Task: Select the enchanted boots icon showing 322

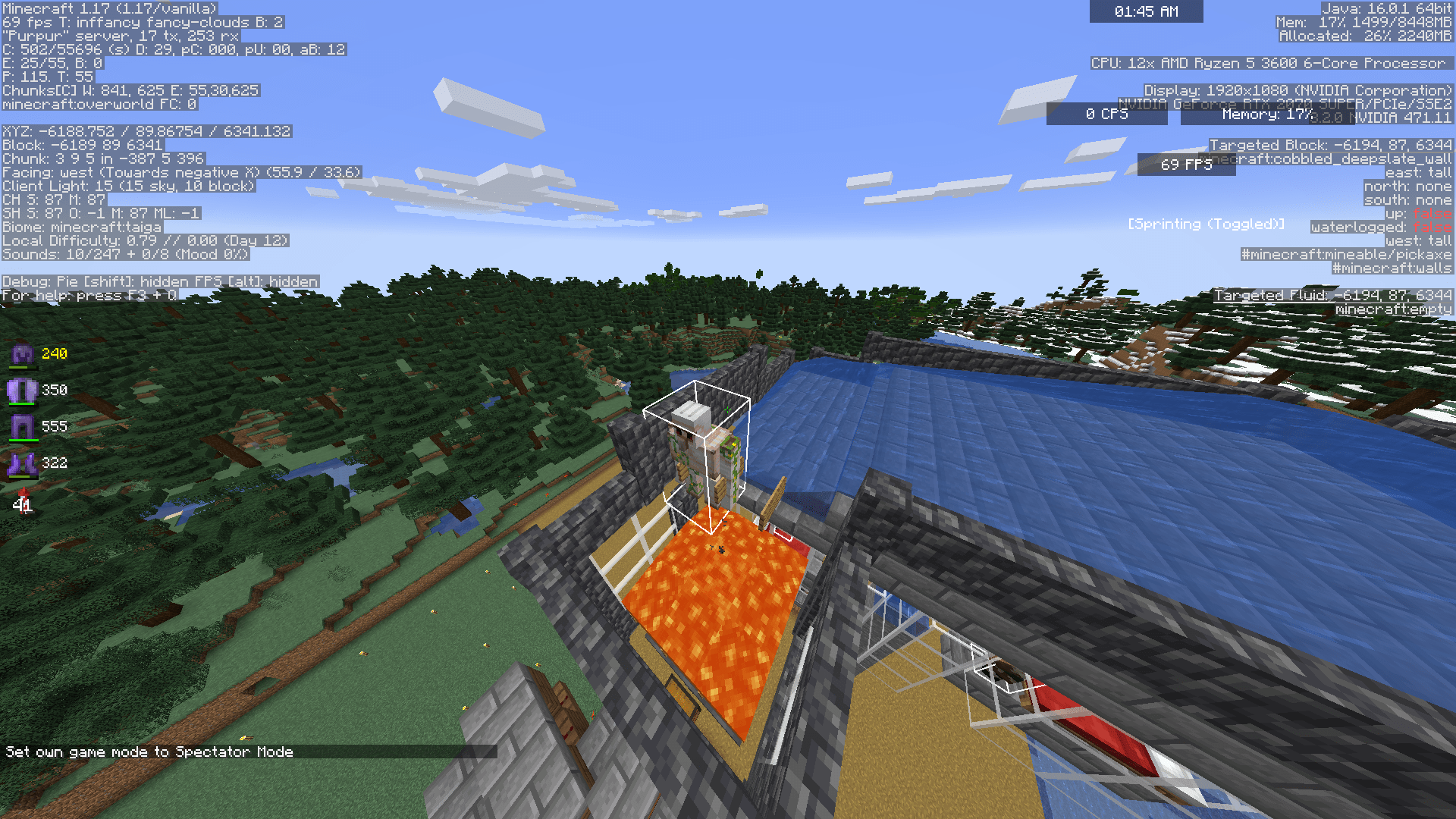Action: (23, 463)
